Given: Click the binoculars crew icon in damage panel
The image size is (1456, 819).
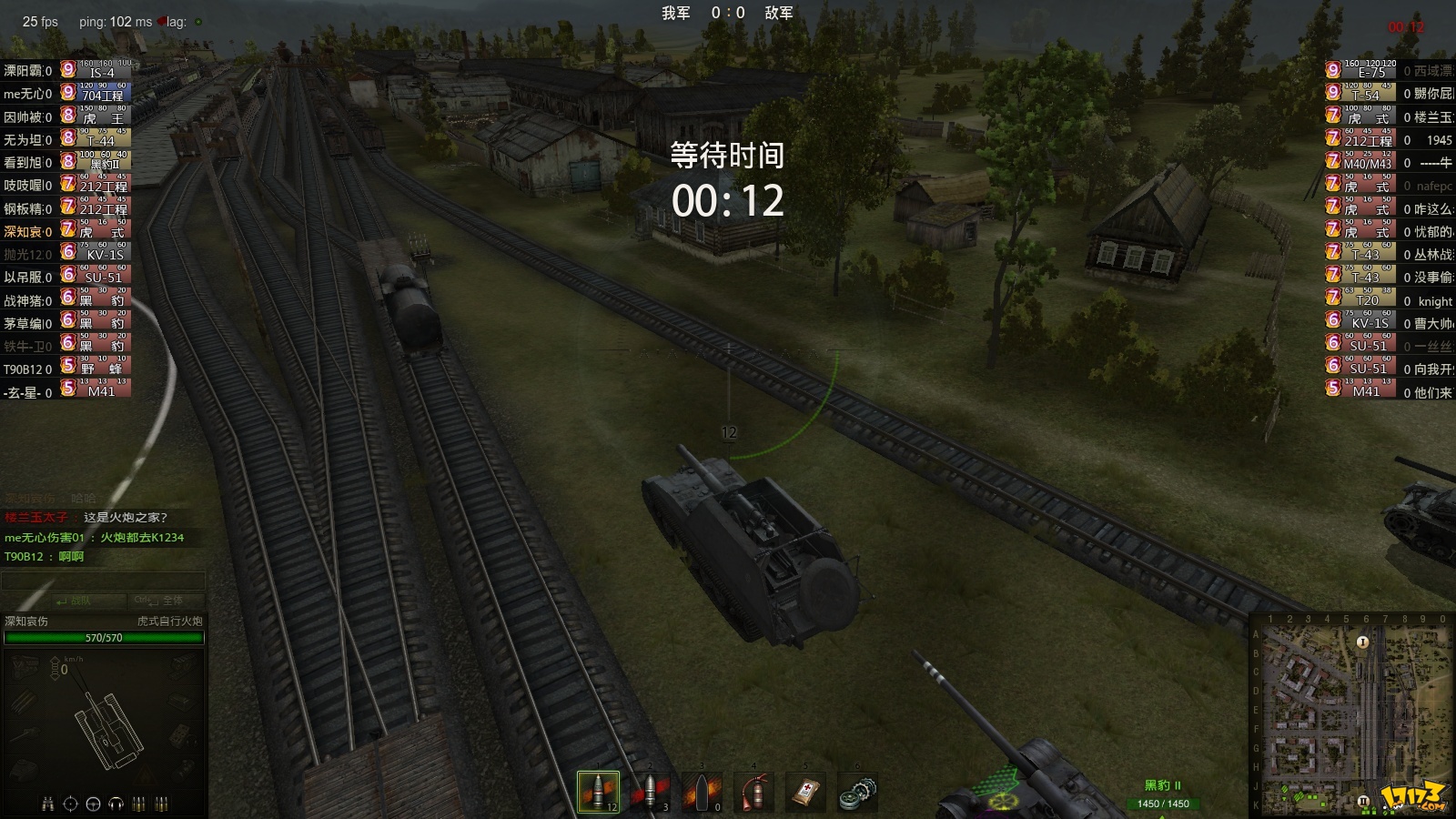Looking at the screenshot, I should (x=47, y=804).
